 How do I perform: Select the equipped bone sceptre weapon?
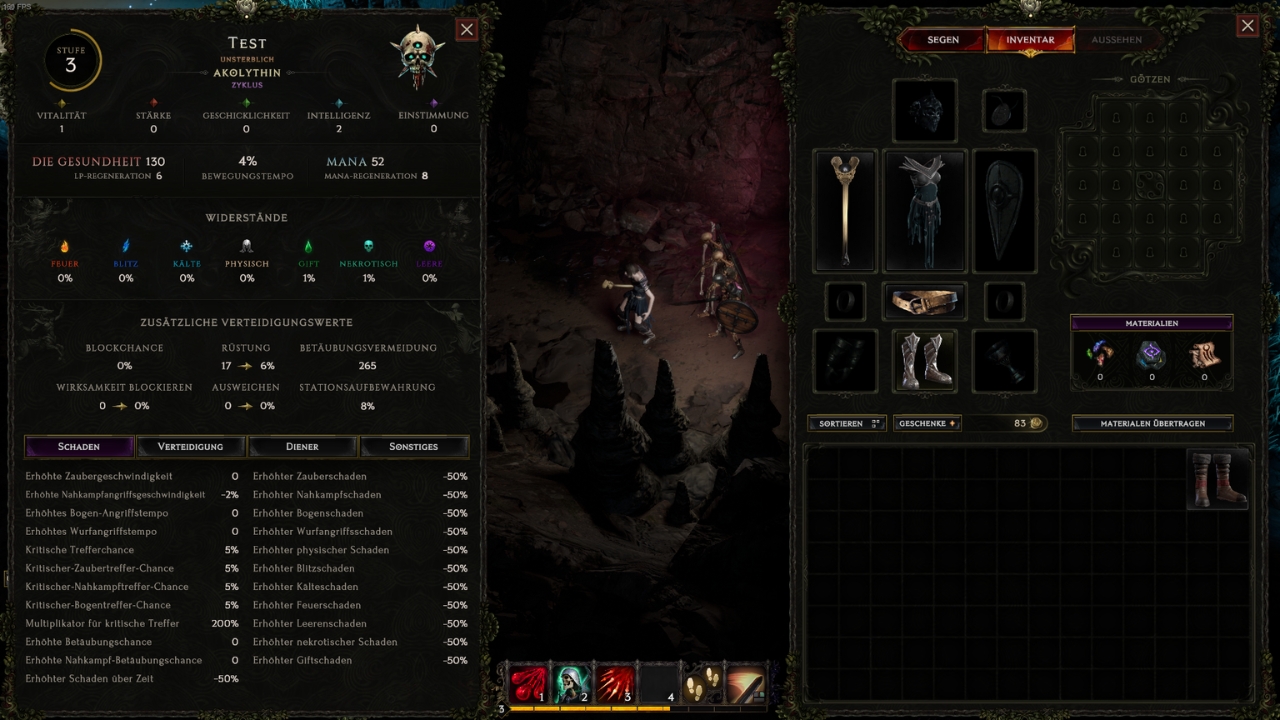point(845,211)
